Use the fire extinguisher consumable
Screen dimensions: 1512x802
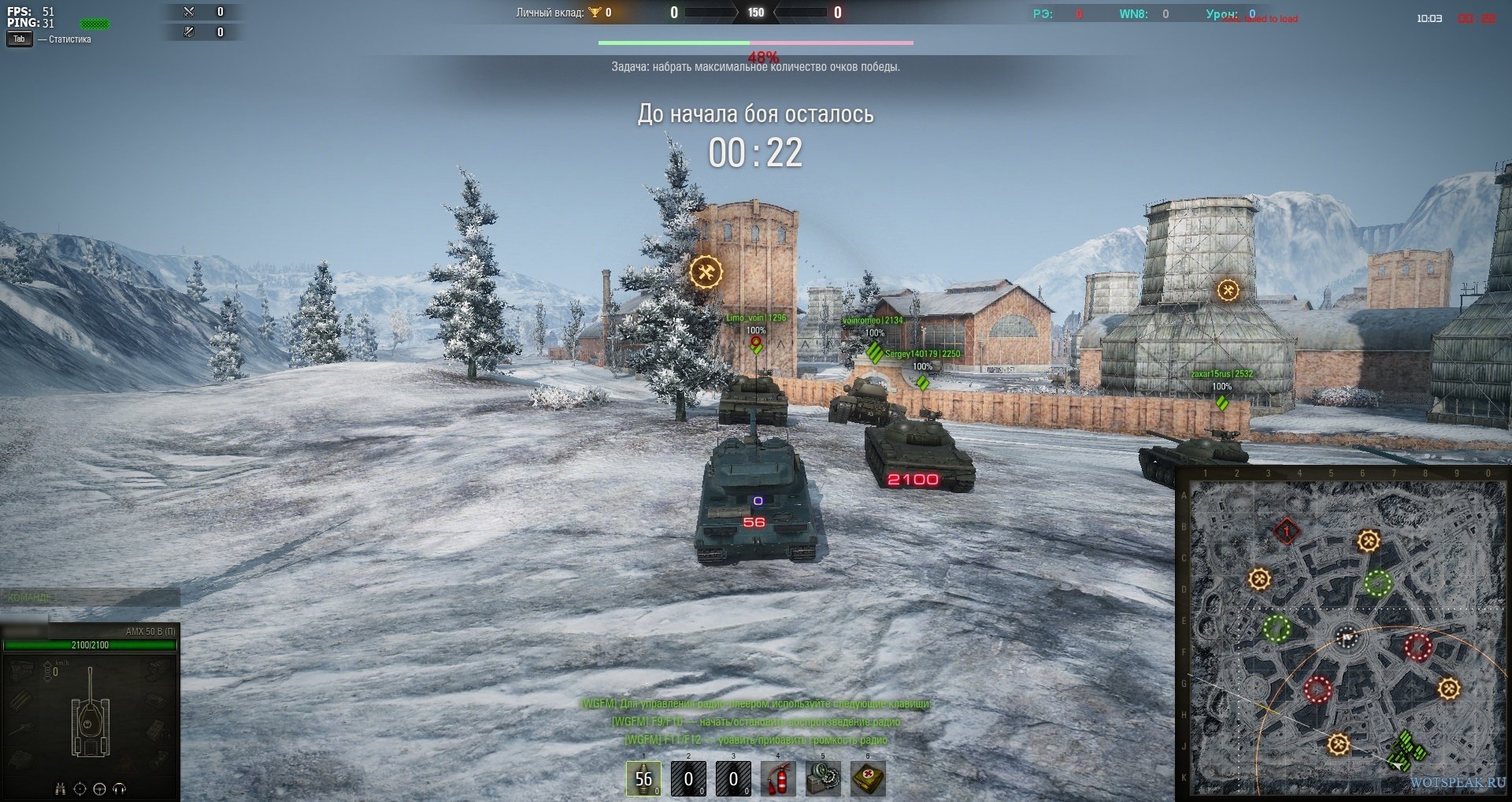click(778, 778)
